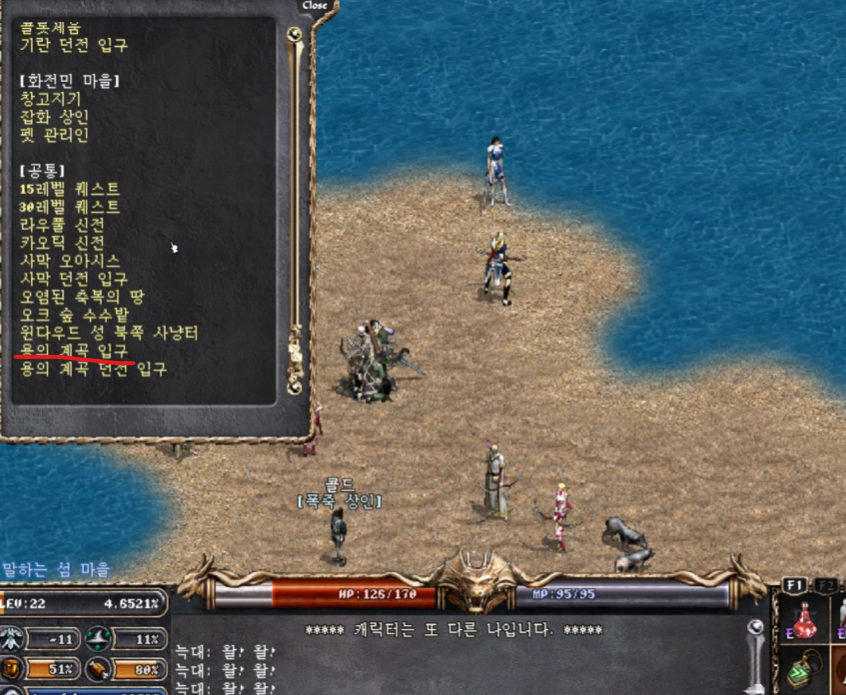Pick the 펫 관리인 entry

tap(55, 135)
